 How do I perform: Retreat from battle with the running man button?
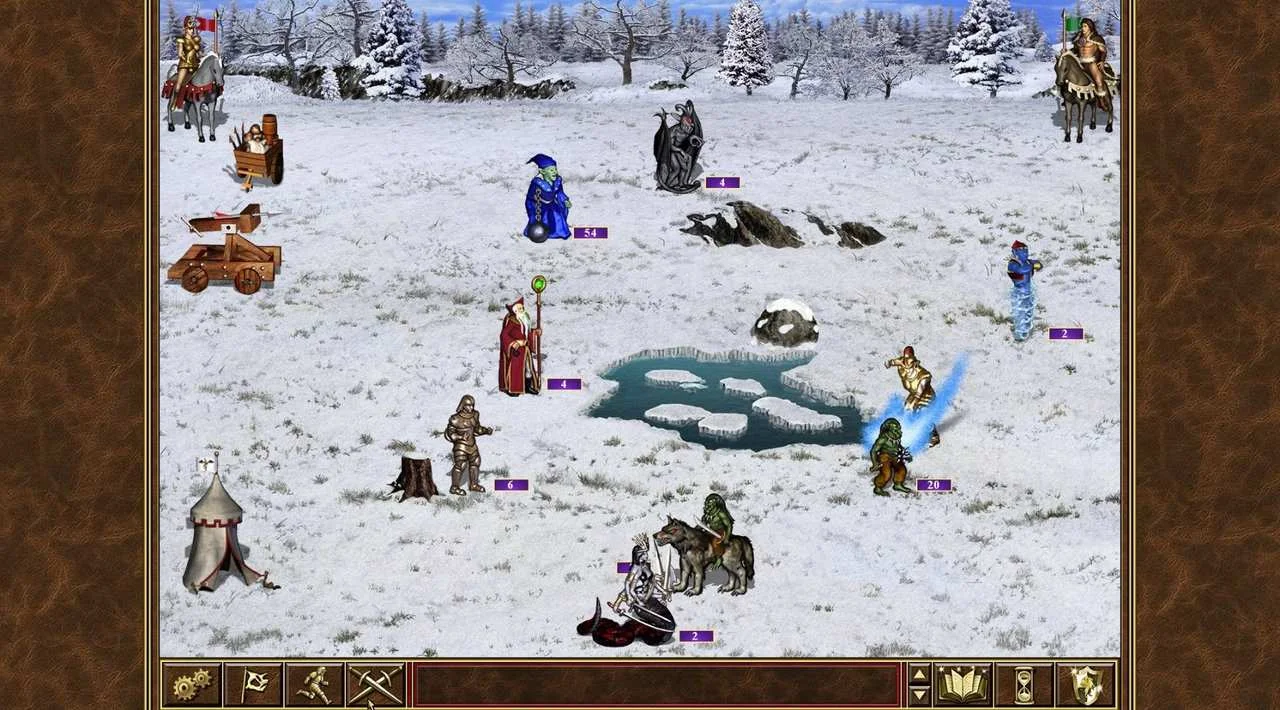(314, 685)
